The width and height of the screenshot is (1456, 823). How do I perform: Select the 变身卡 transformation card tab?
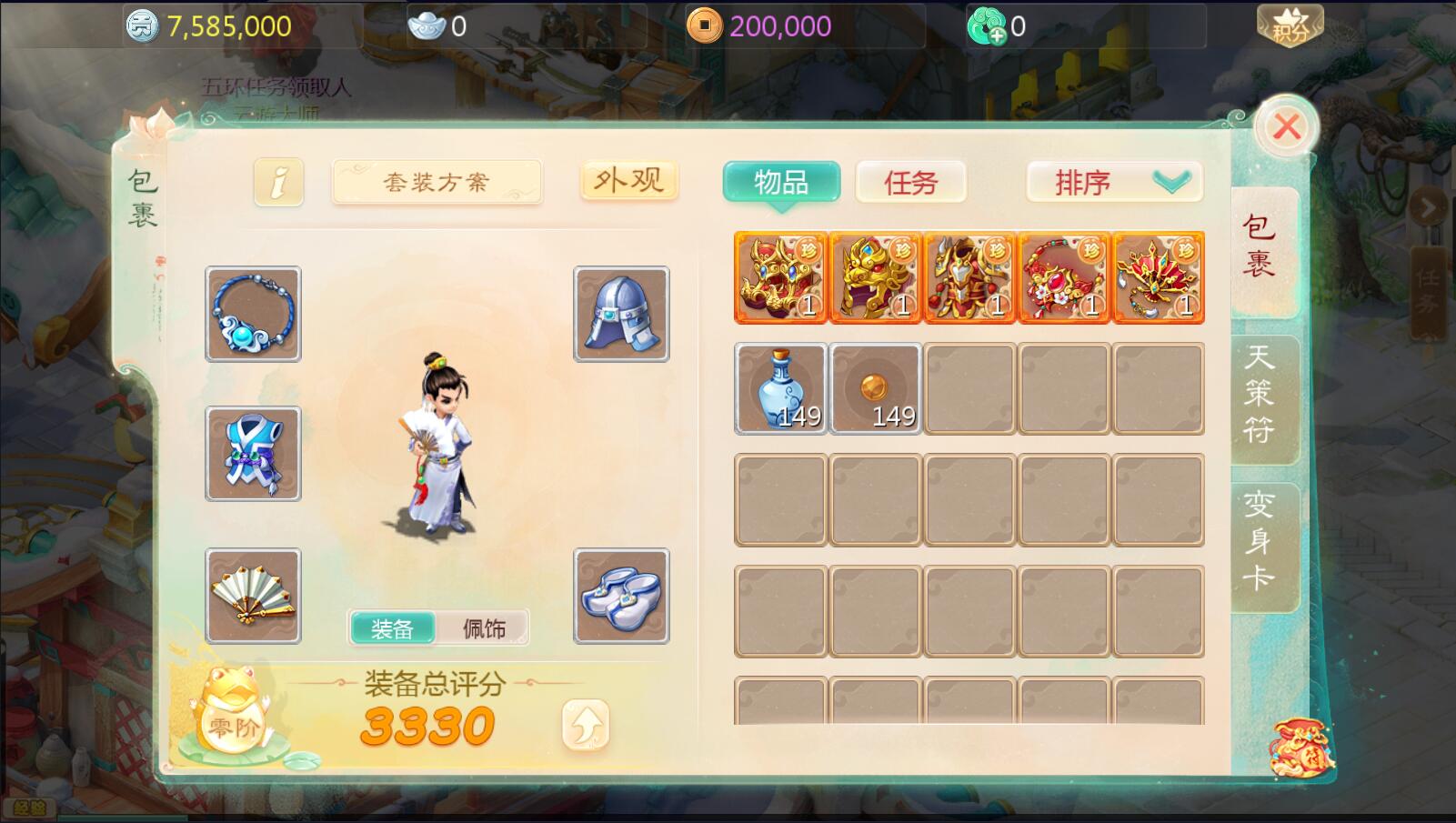coord(1260,541)
